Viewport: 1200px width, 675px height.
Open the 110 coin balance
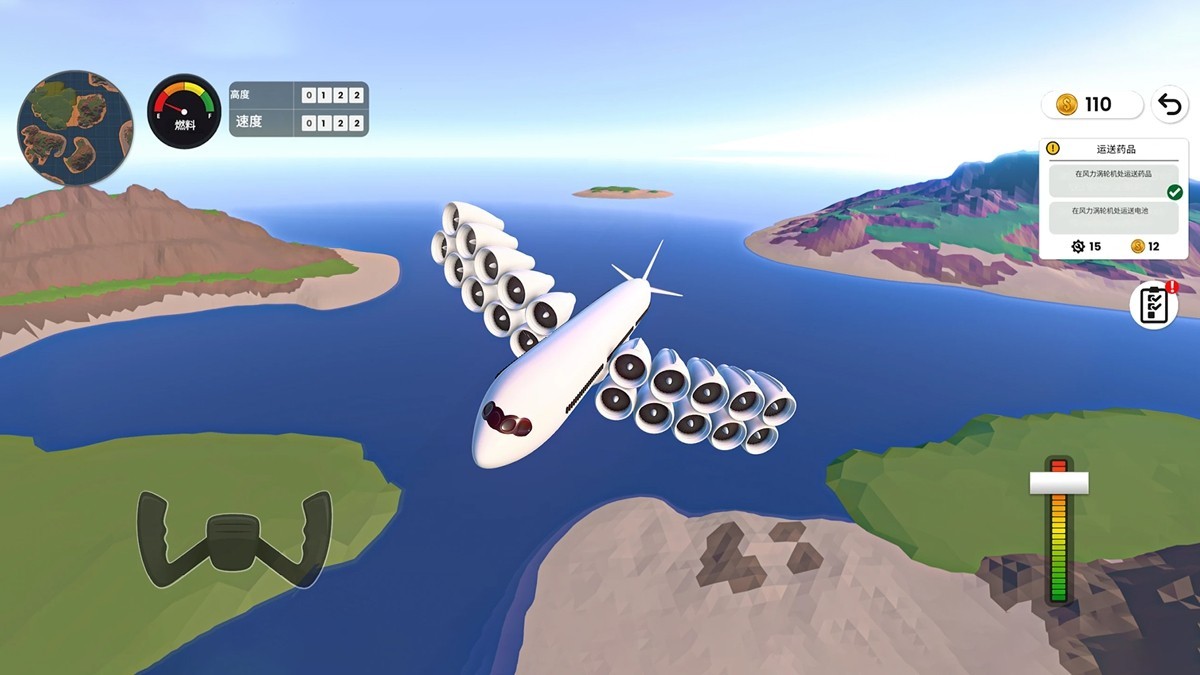[1091, 104]
